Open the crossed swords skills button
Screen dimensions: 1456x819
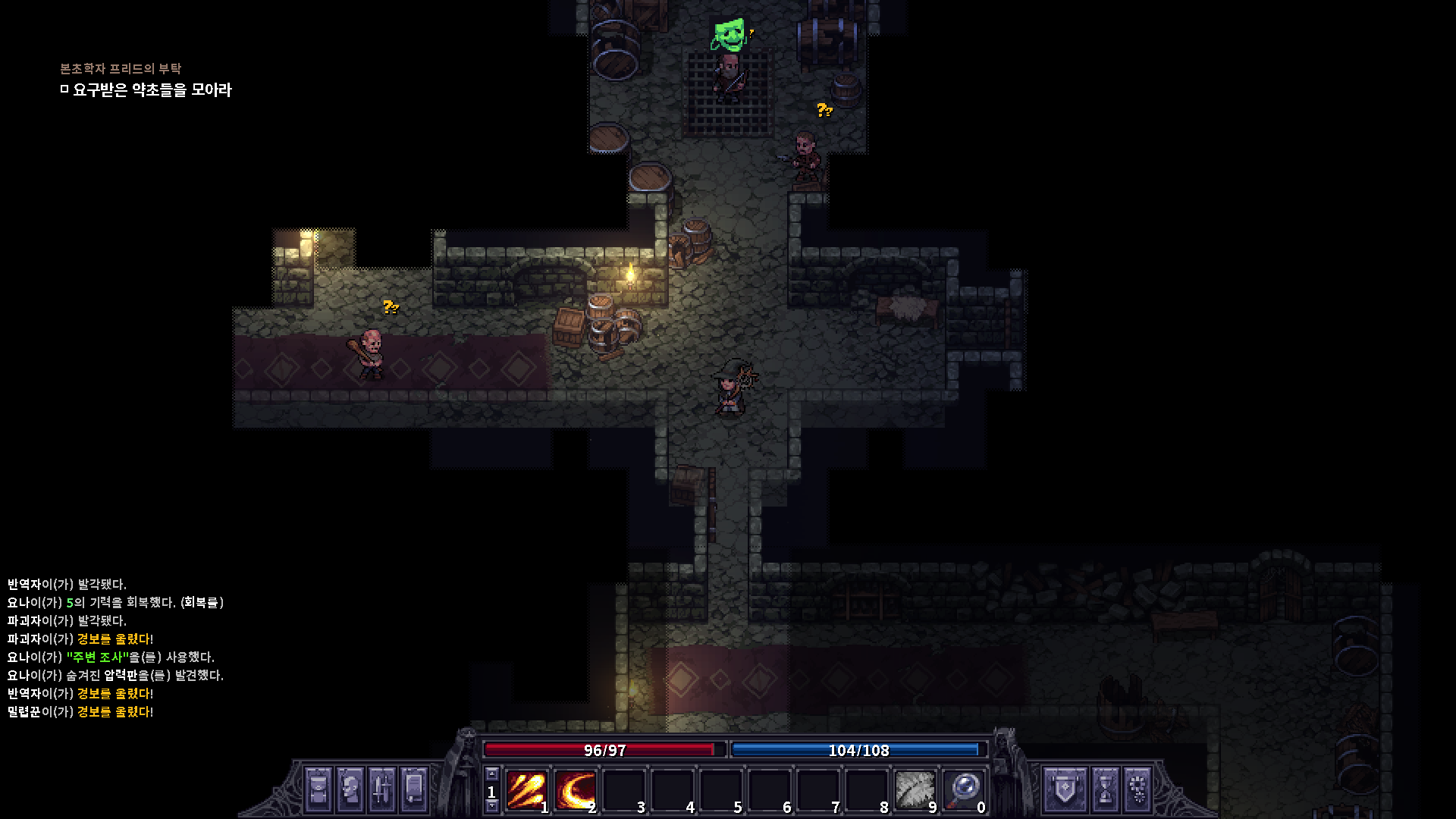coord(382,789)
